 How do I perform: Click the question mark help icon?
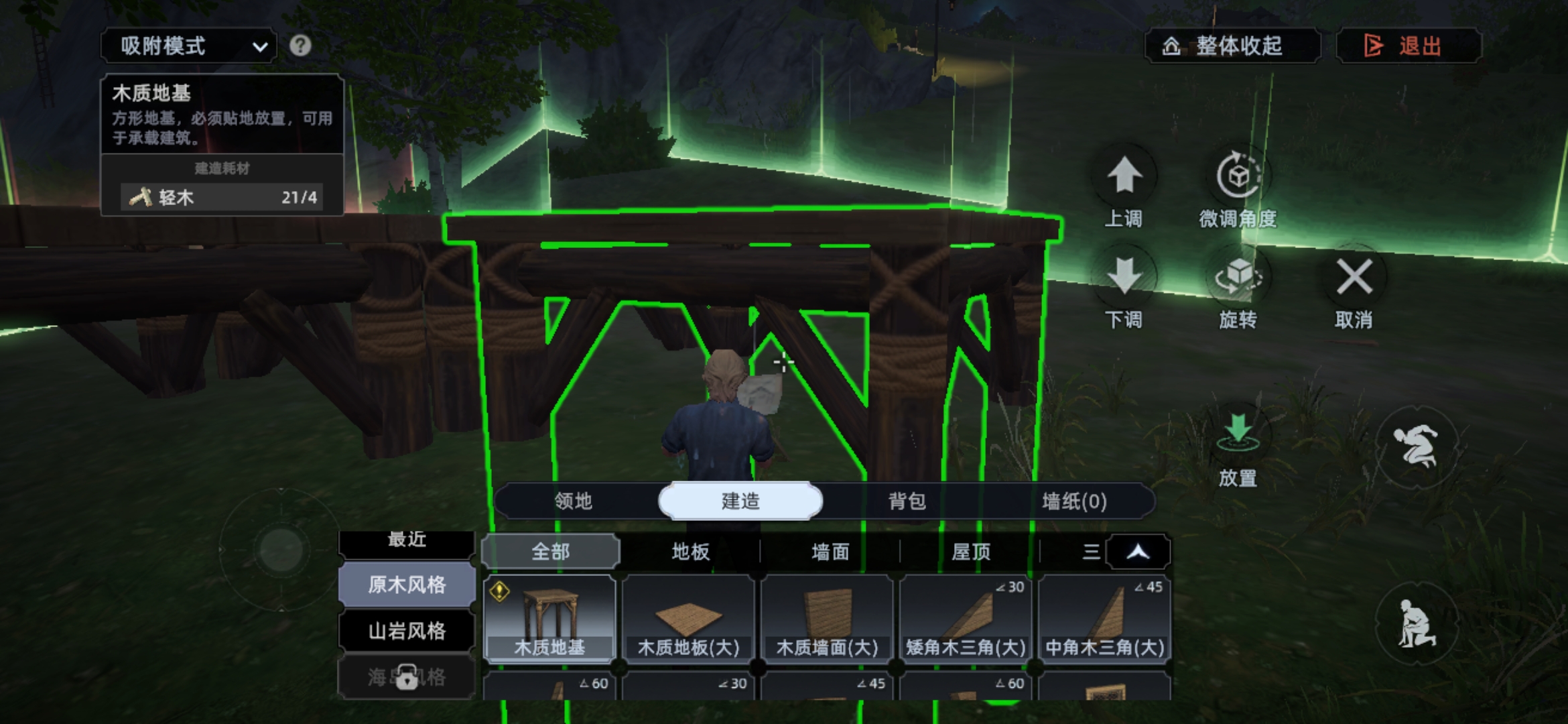tap(300, 46)
